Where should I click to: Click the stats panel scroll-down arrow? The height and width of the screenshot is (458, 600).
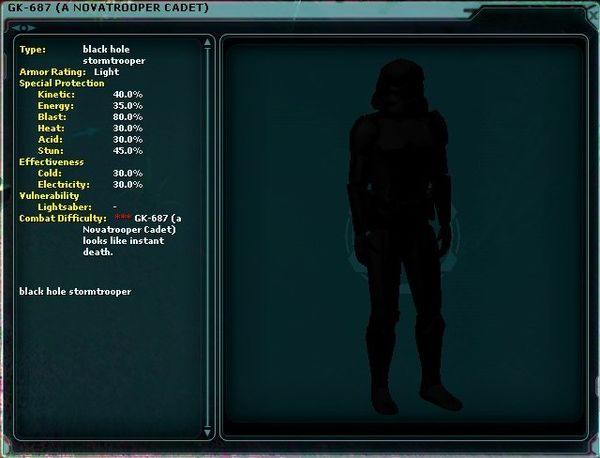207,432
